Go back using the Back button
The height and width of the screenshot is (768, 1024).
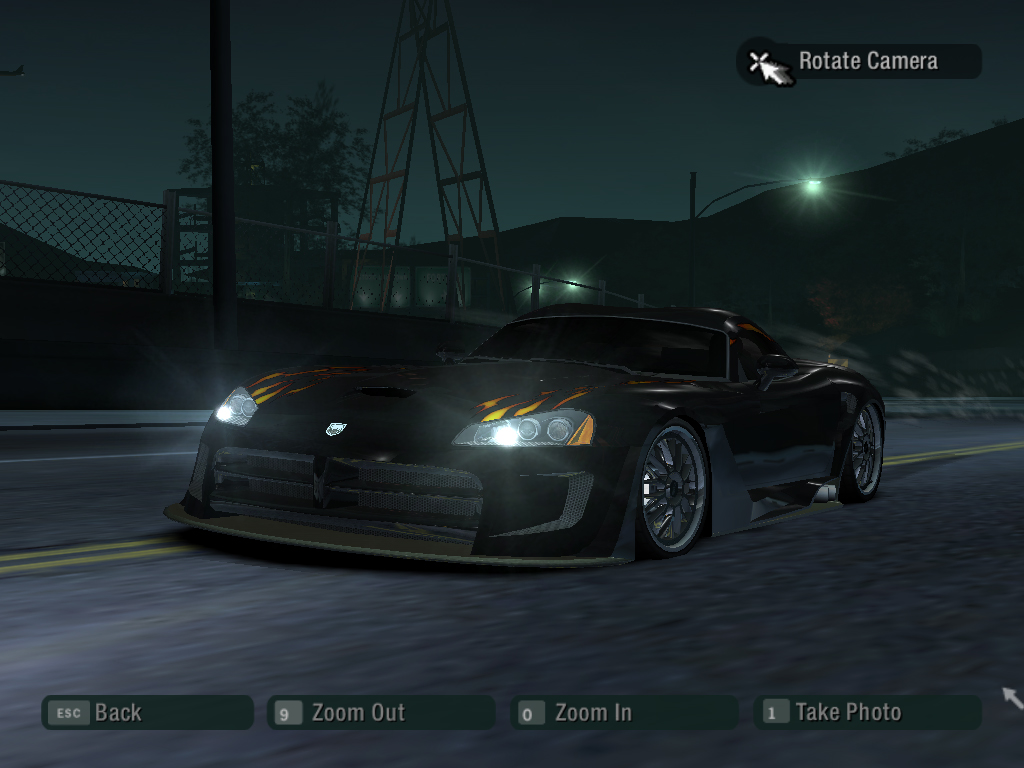(x=146, y=713)
